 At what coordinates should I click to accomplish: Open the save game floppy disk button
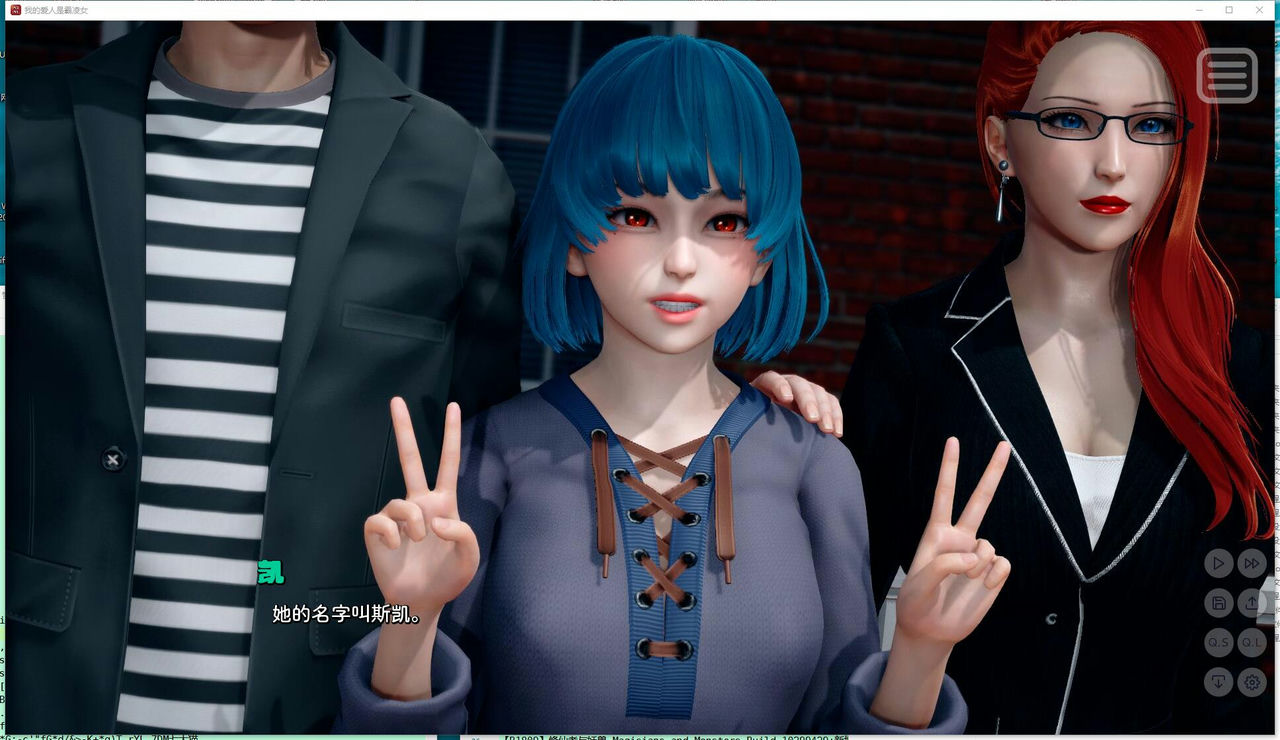click(x=1218, y=603)
